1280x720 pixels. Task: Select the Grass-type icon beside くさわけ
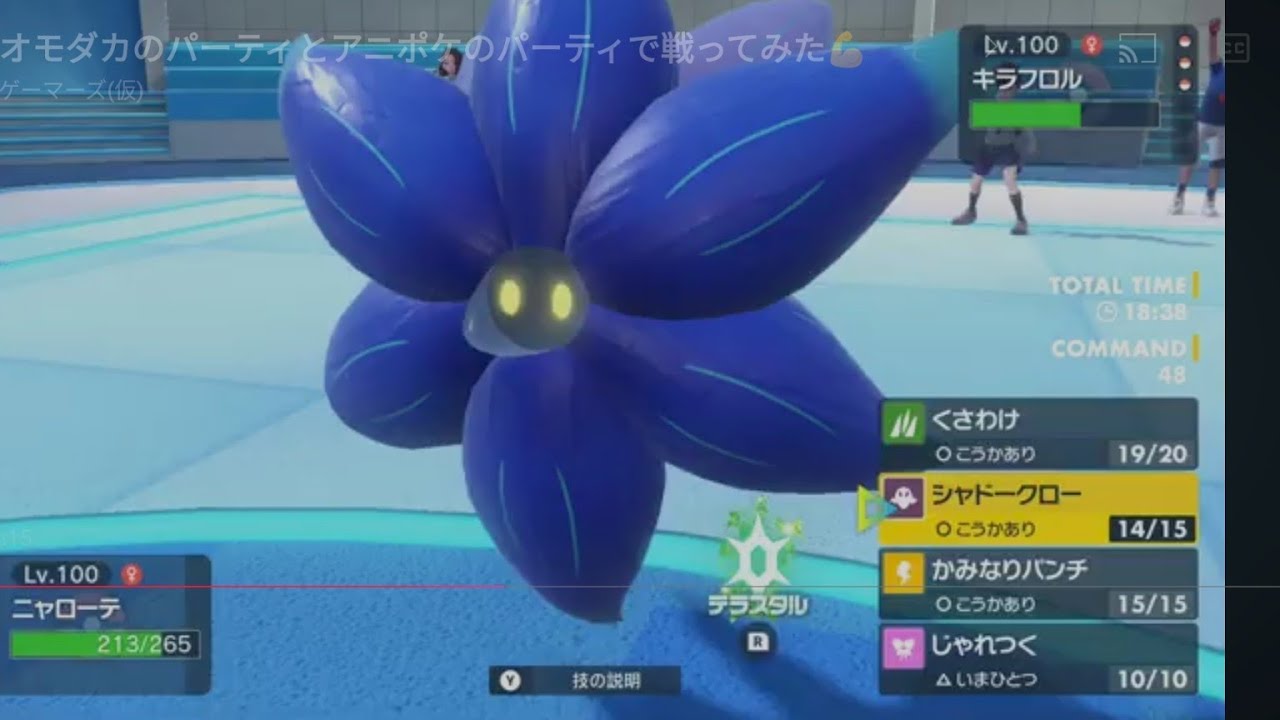pyautogui.click(x=902, y=423)
